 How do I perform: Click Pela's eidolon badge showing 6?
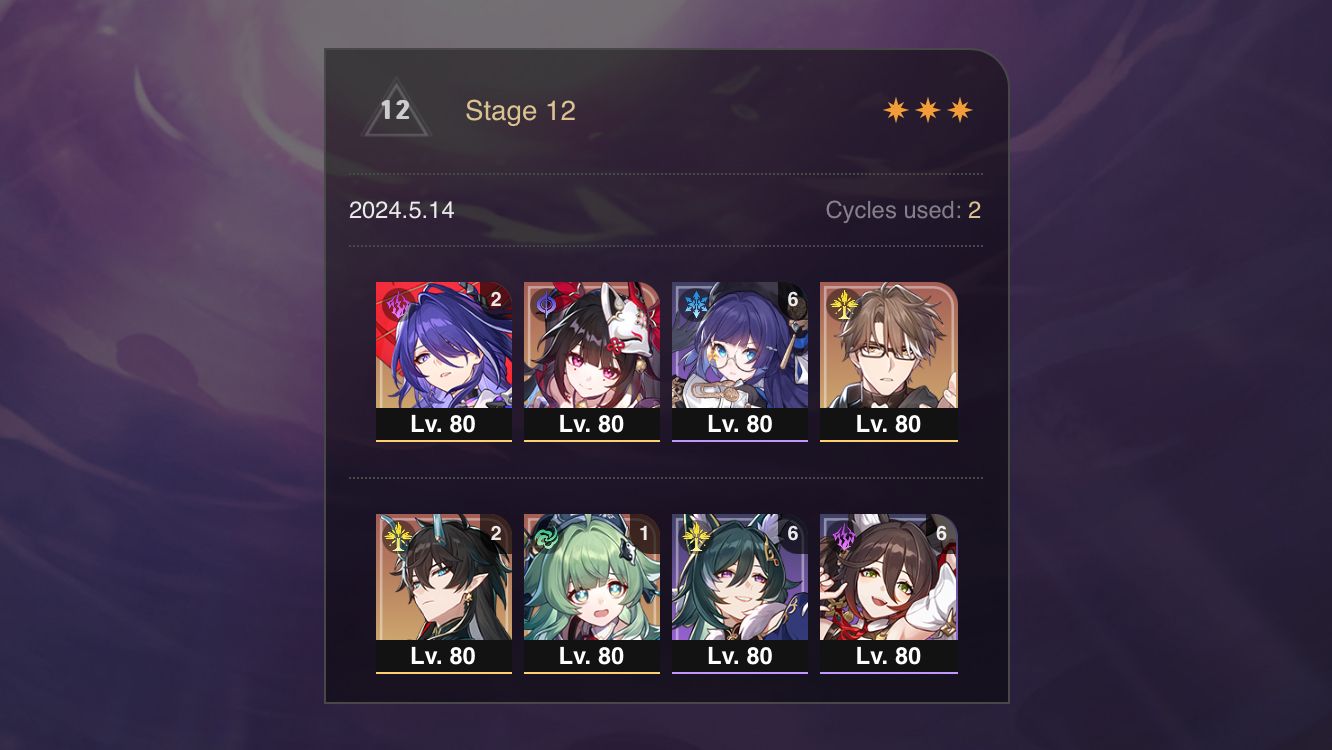point(793,297)
